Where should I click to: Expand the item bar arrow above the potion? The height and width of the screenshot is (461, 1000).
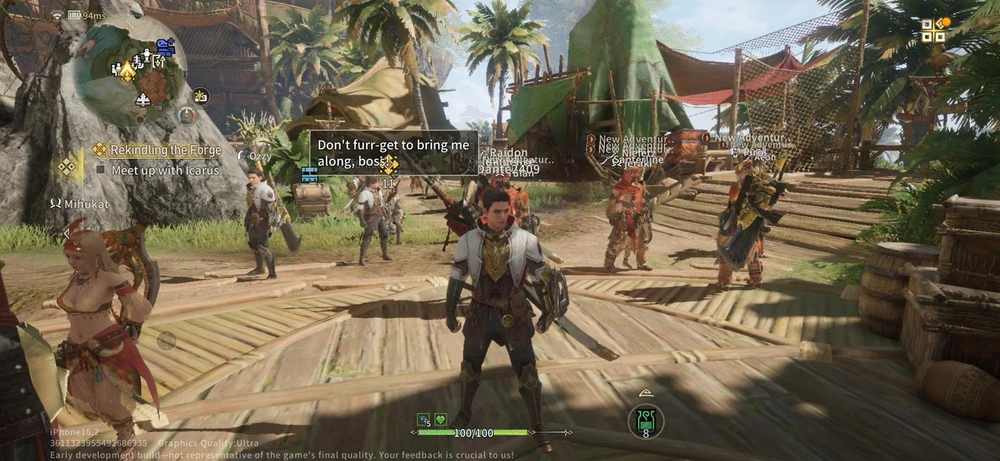645,393
